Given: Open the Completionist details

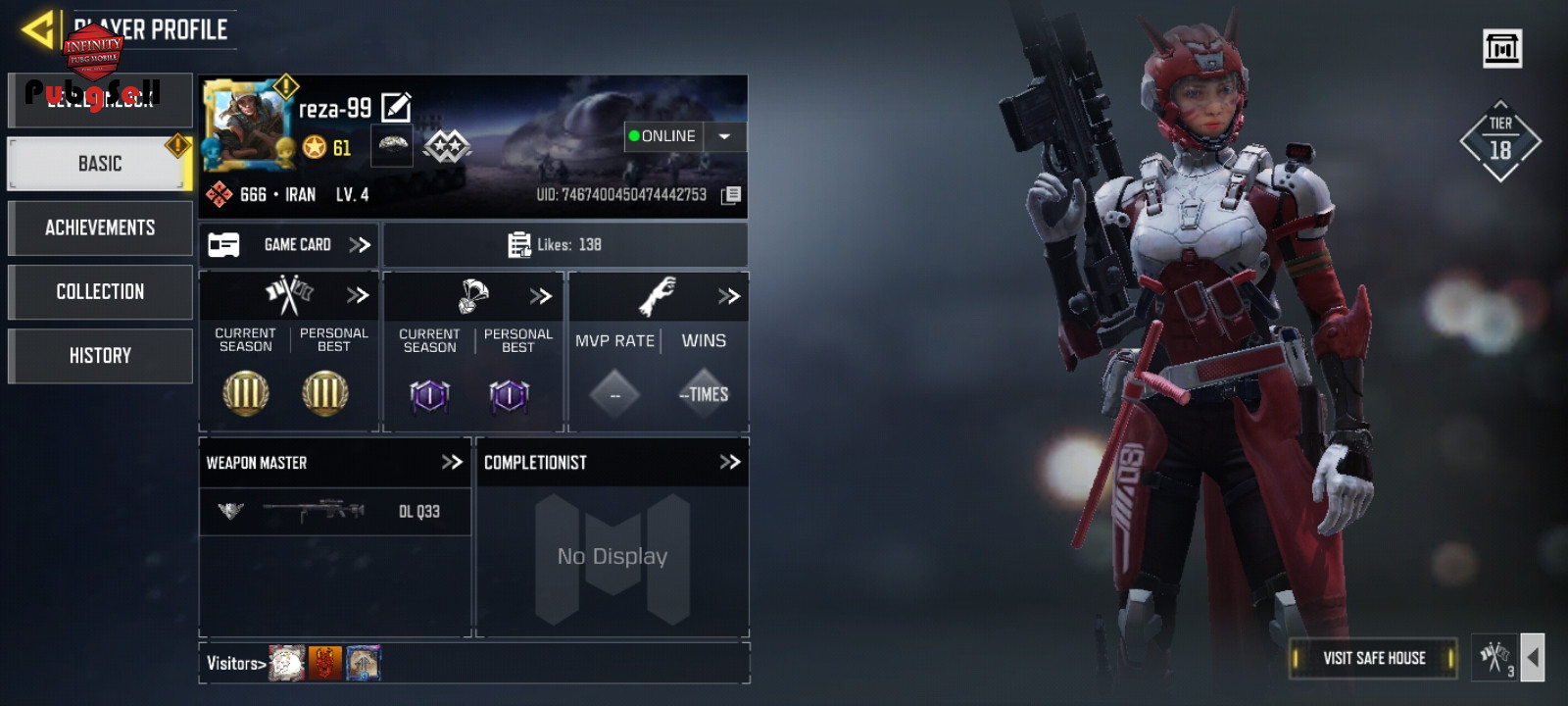Looking at the screenshot, I should coord(729,462).
